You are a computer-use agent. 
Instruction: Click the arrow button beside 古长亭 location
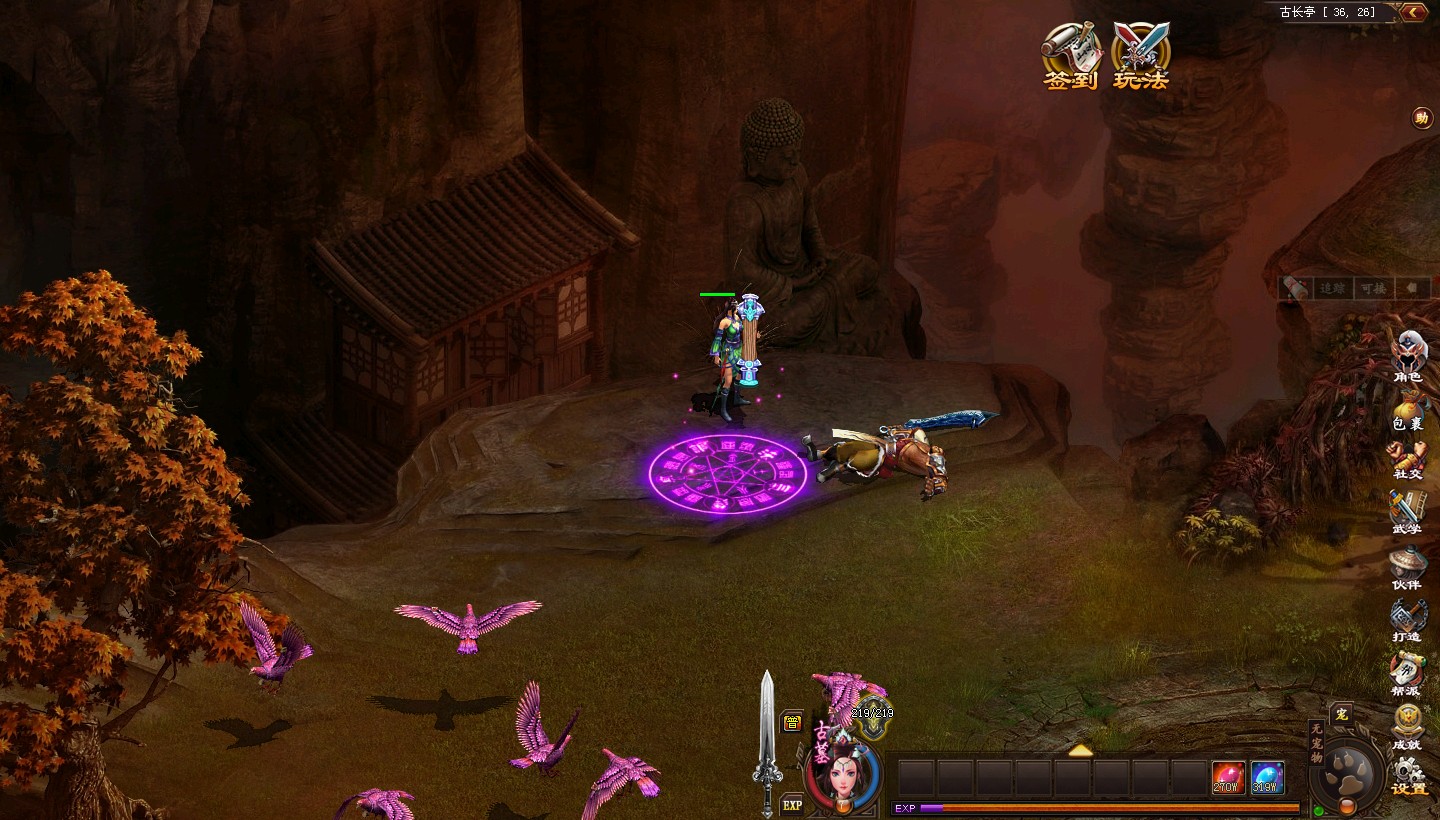click(1413, 12)
